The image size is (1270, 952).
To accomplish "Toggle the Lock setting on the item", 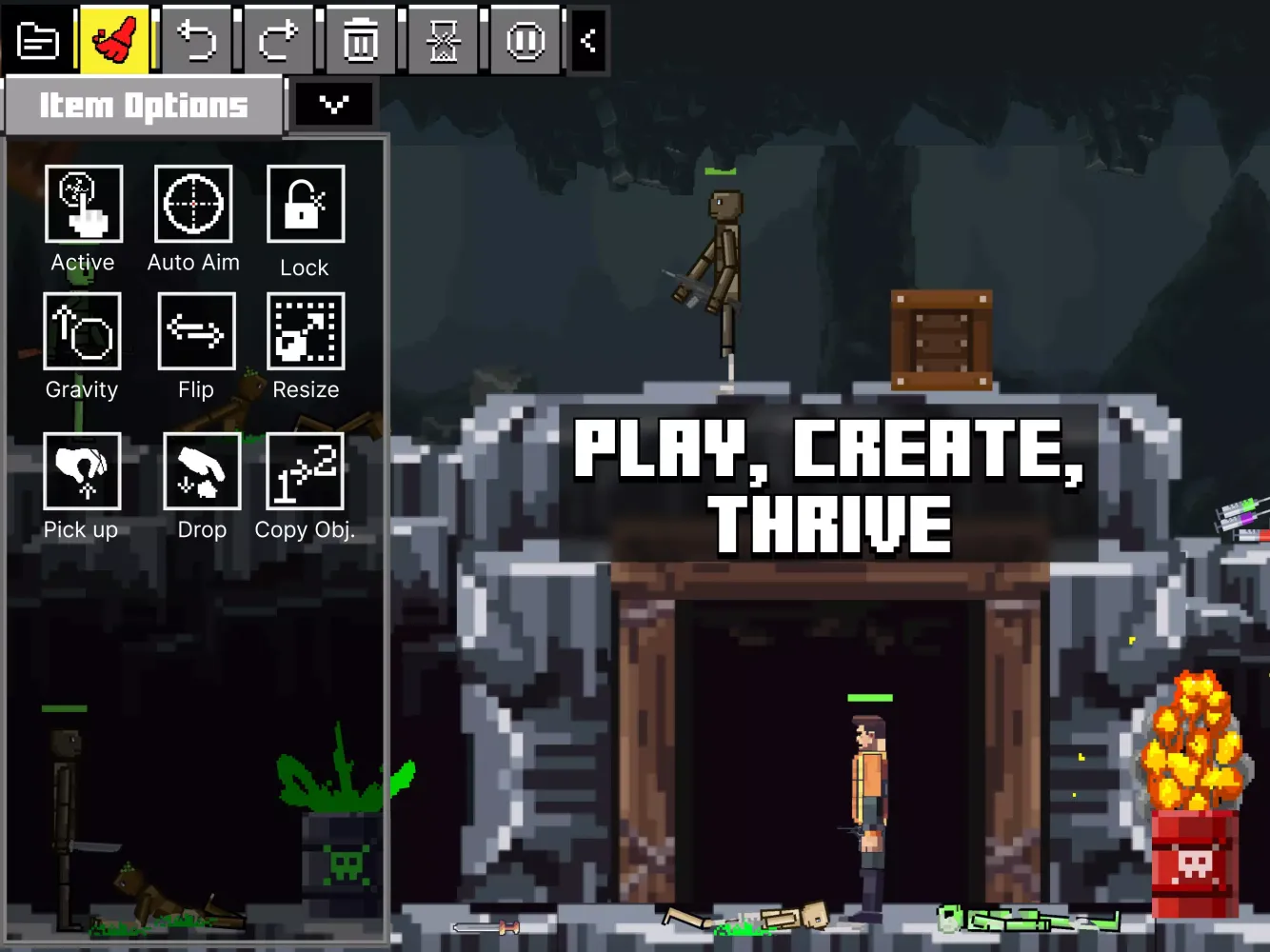I will coord(305,204).
